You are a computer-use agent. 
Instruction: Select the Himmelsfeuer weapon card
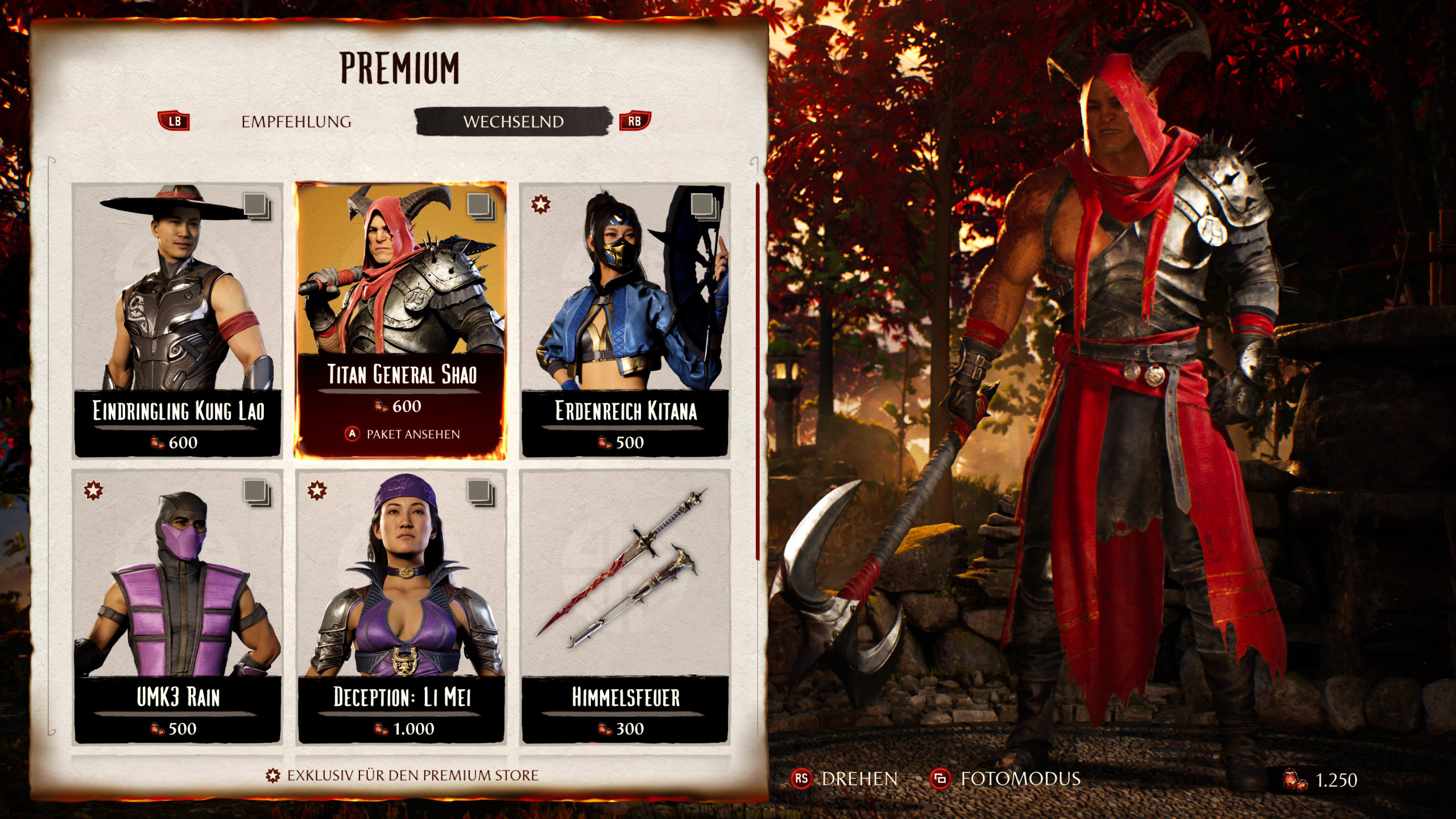[624, 606]
